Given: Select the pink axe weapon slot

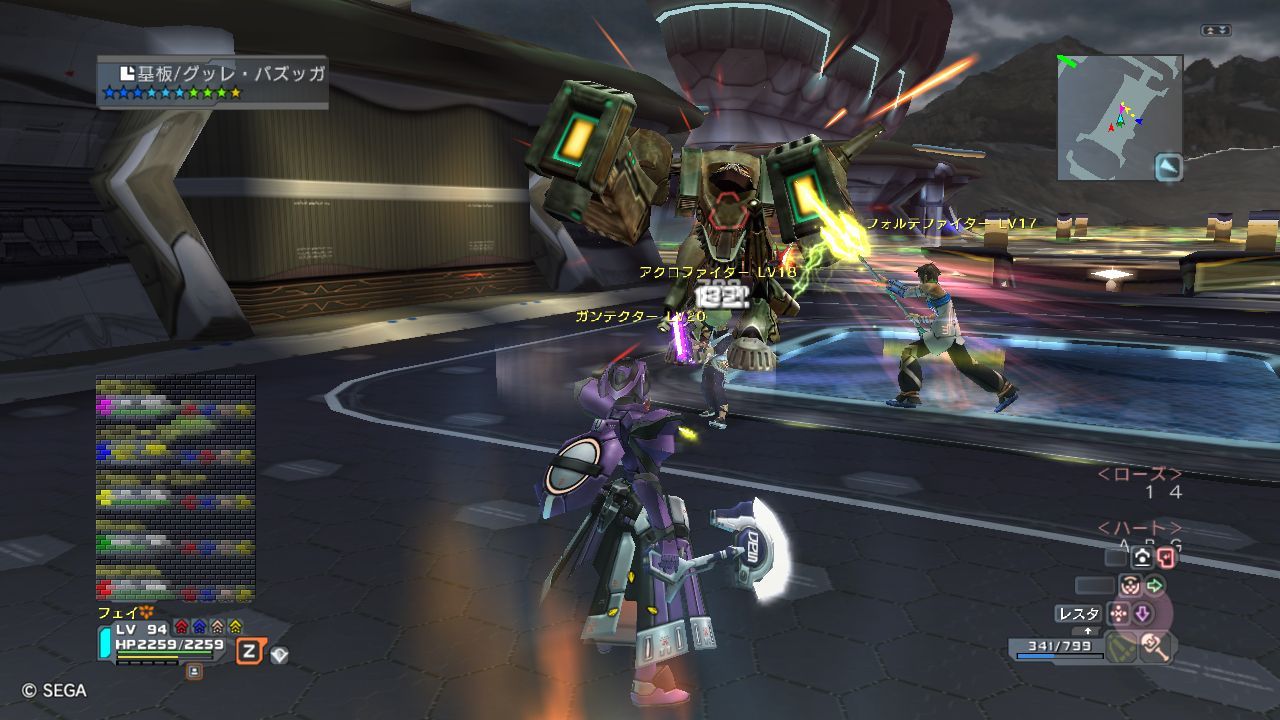Looking at the screenshot, I should [x=1155, y=647].
